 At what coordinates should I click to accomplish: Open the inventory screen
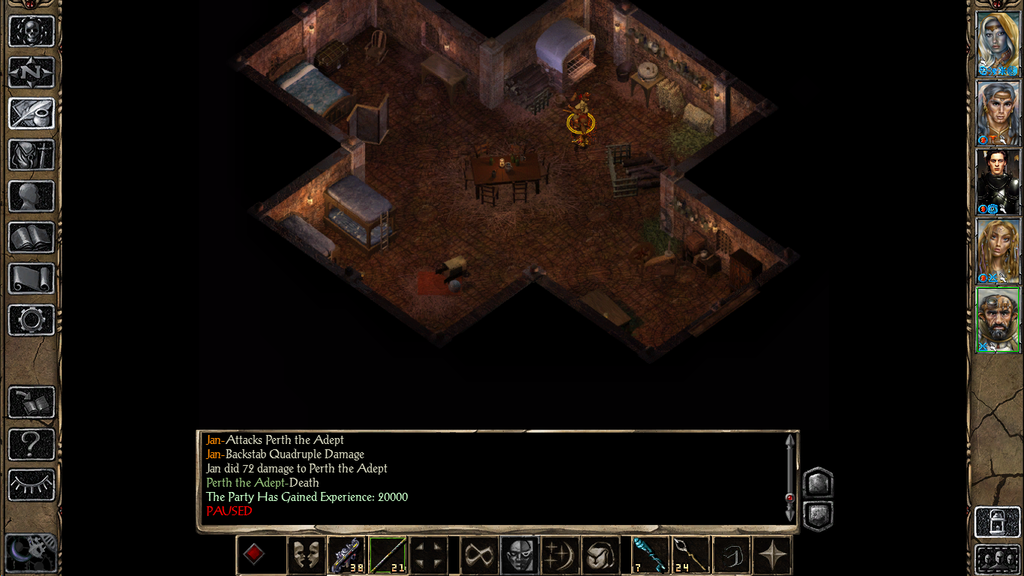pos(31,155)
